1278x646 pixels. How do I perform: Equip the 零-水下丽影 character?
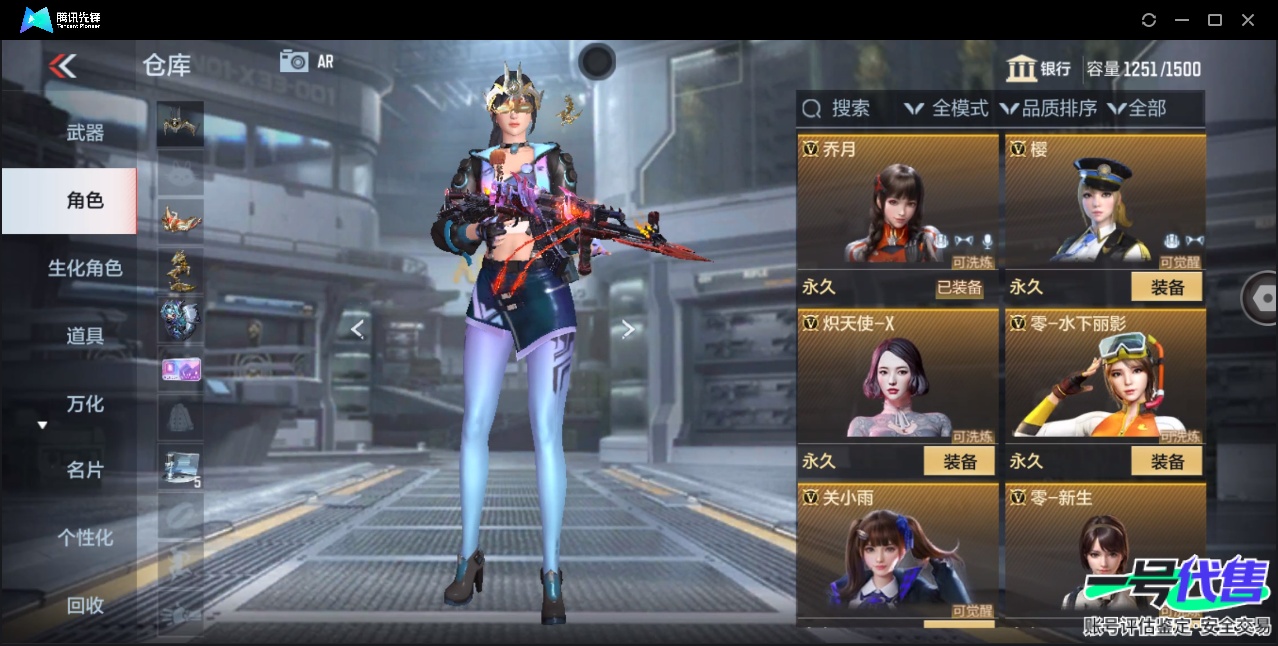pyautogui.click(x=1166, y=462)
